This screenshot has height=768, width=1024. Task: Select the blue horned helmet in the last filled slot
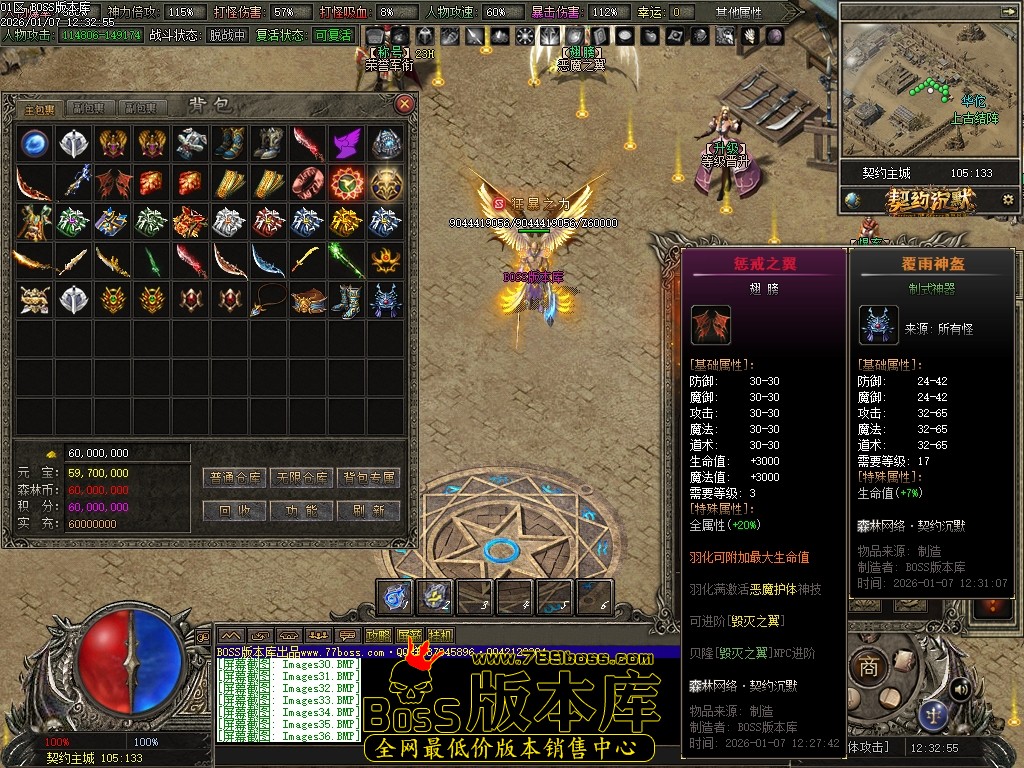point(385,299)
